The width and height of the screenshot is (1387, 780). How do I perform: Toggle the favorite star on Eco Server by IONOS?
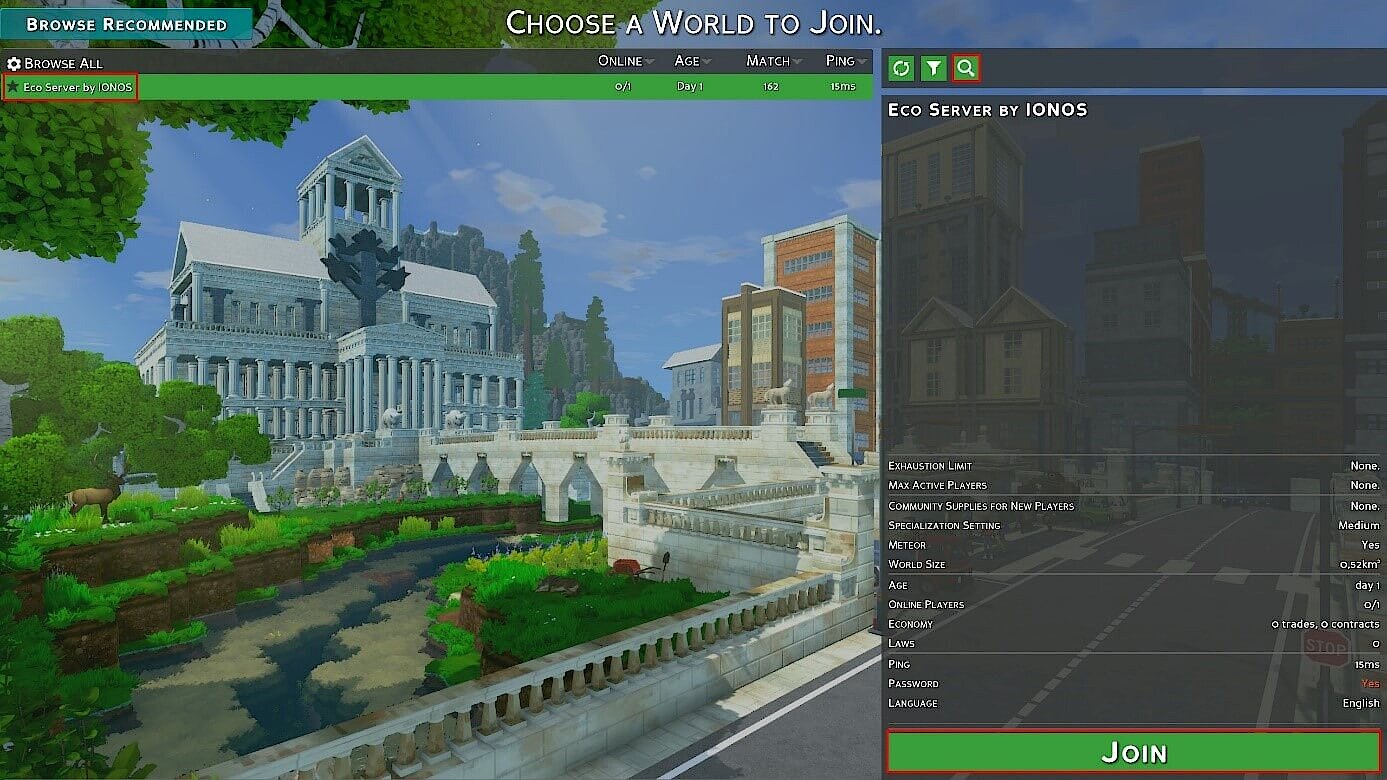point(13,85)
